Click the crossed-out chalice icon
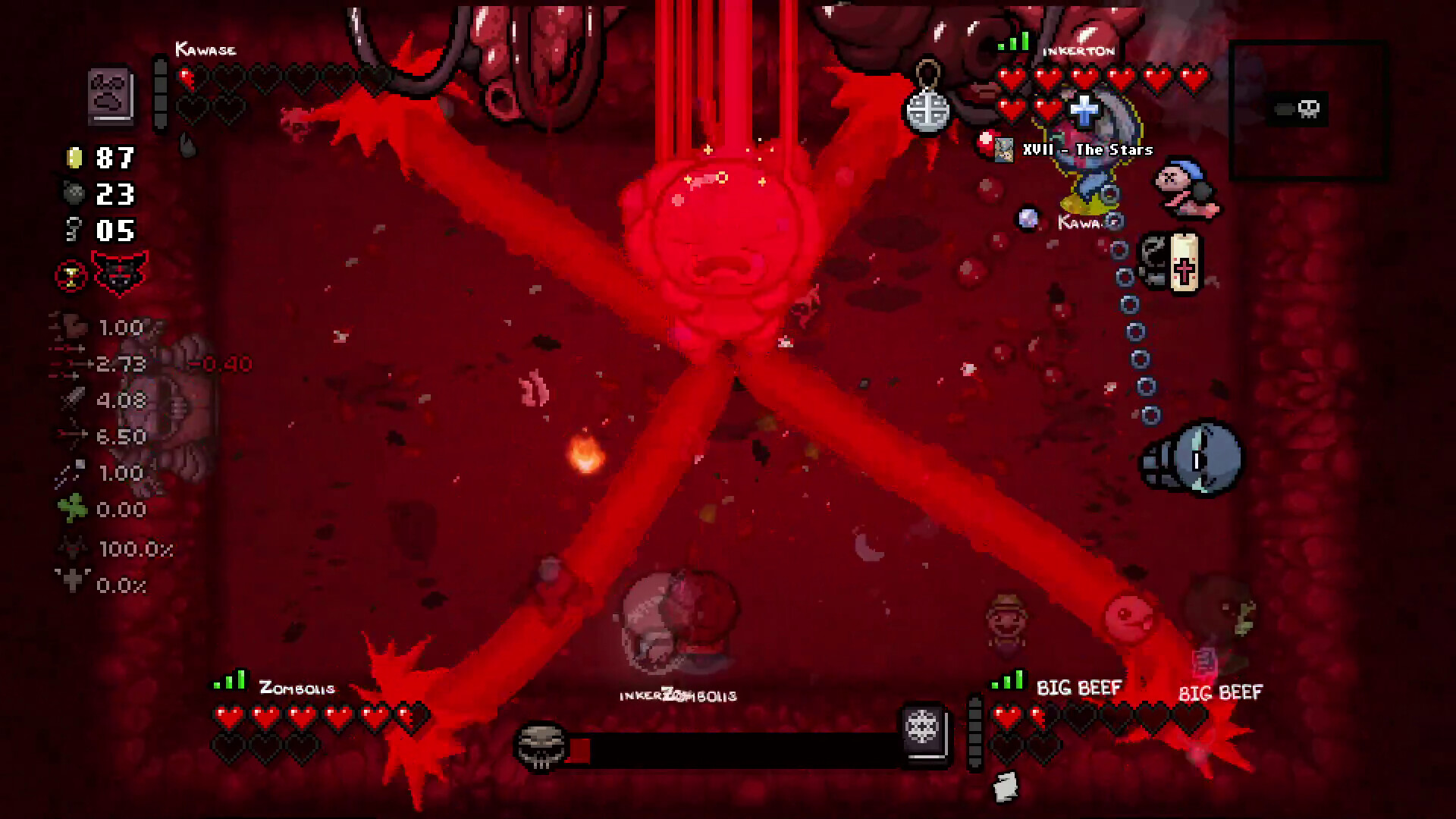The image size is (1456, 819). click(69, 275)
